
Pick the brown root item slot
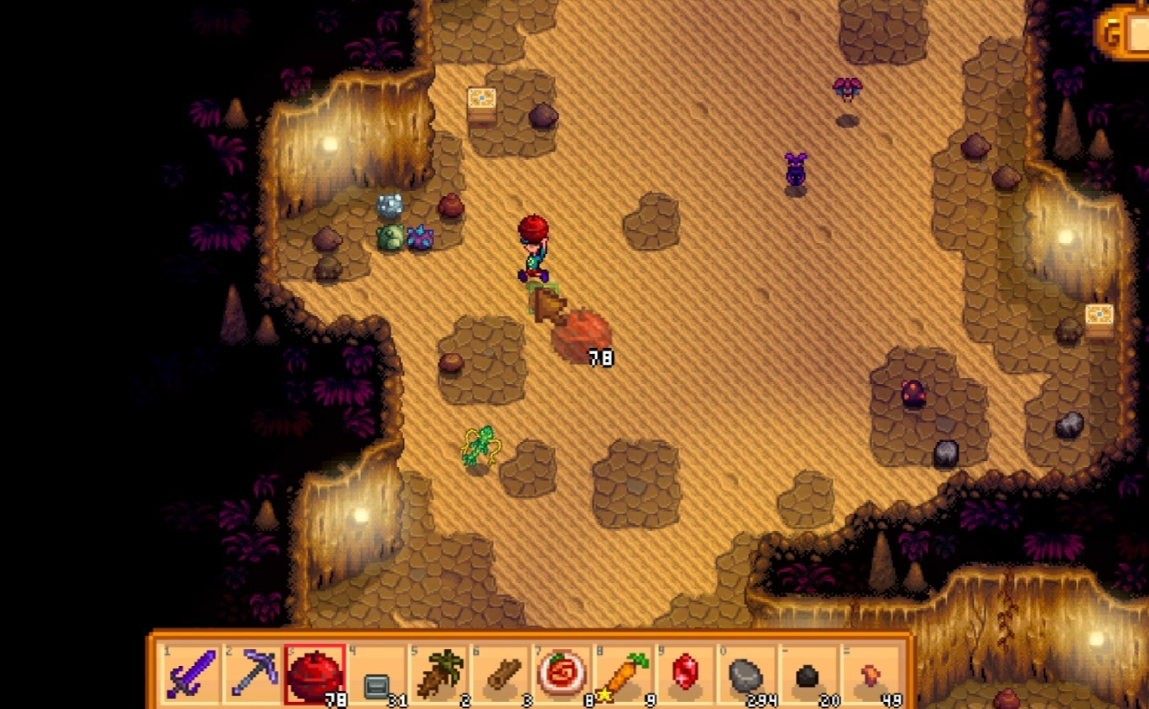point(440,673)
